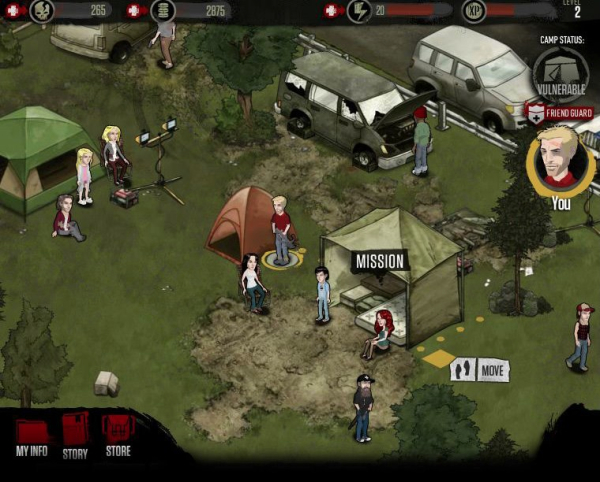Add food using the red plus button
The image size is (600, 482).
point(14,11)
